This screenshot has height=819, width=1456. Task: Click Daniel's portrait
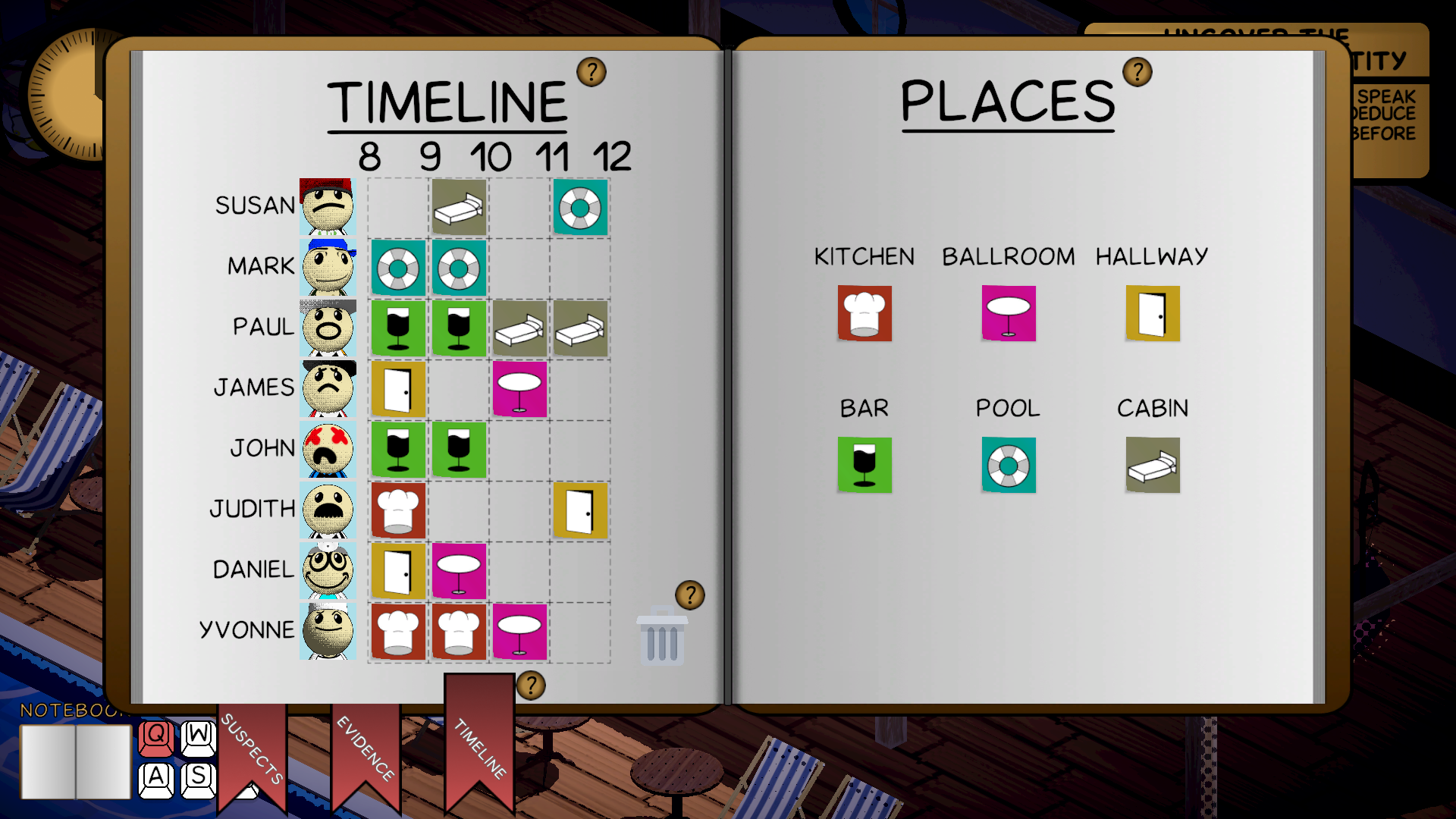(328, 570)
